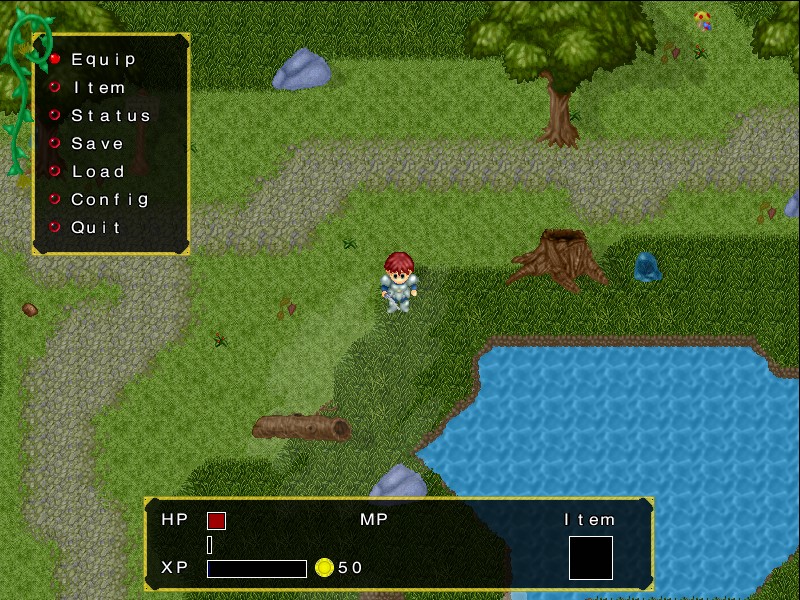
Task: Select Load to restore a game
Action: pyautogui.click(x=98, y=172)
